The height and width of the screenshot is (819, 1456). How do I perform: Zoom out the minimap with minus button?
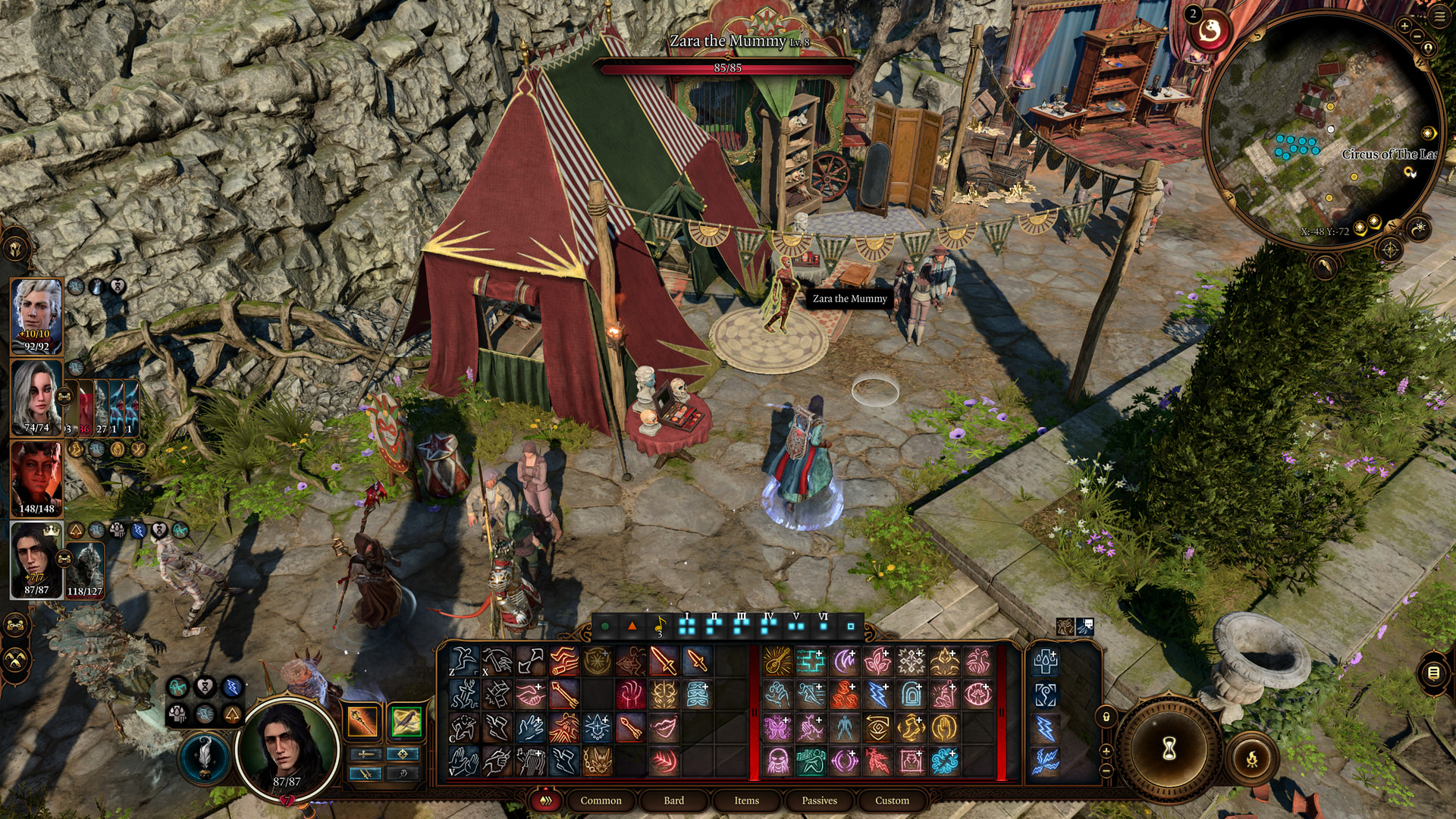pos(1417,36)
